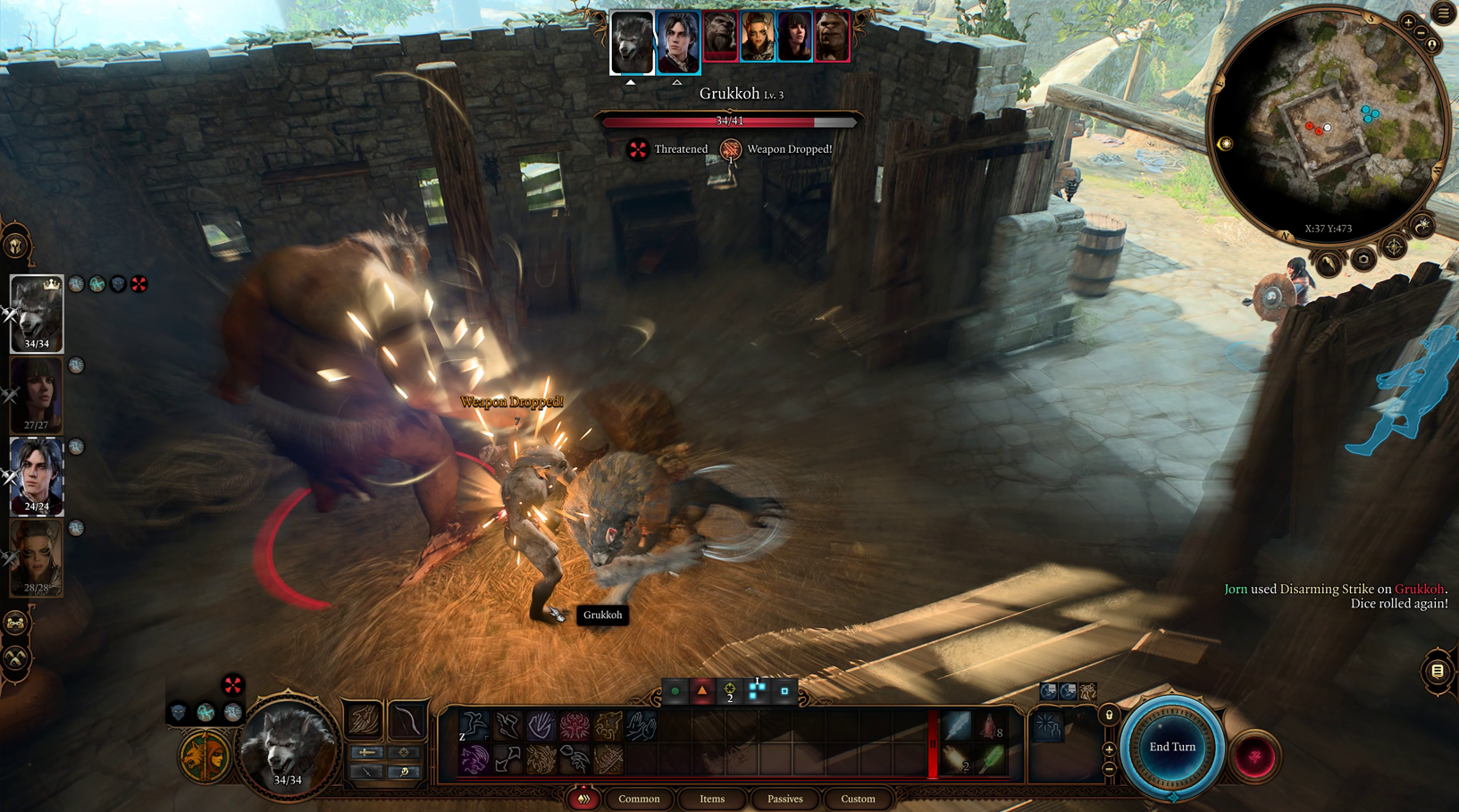This screenshot has width=1459, height=812.
Task: Zoom out the minimap with minus button
Action: (1421, 33)
